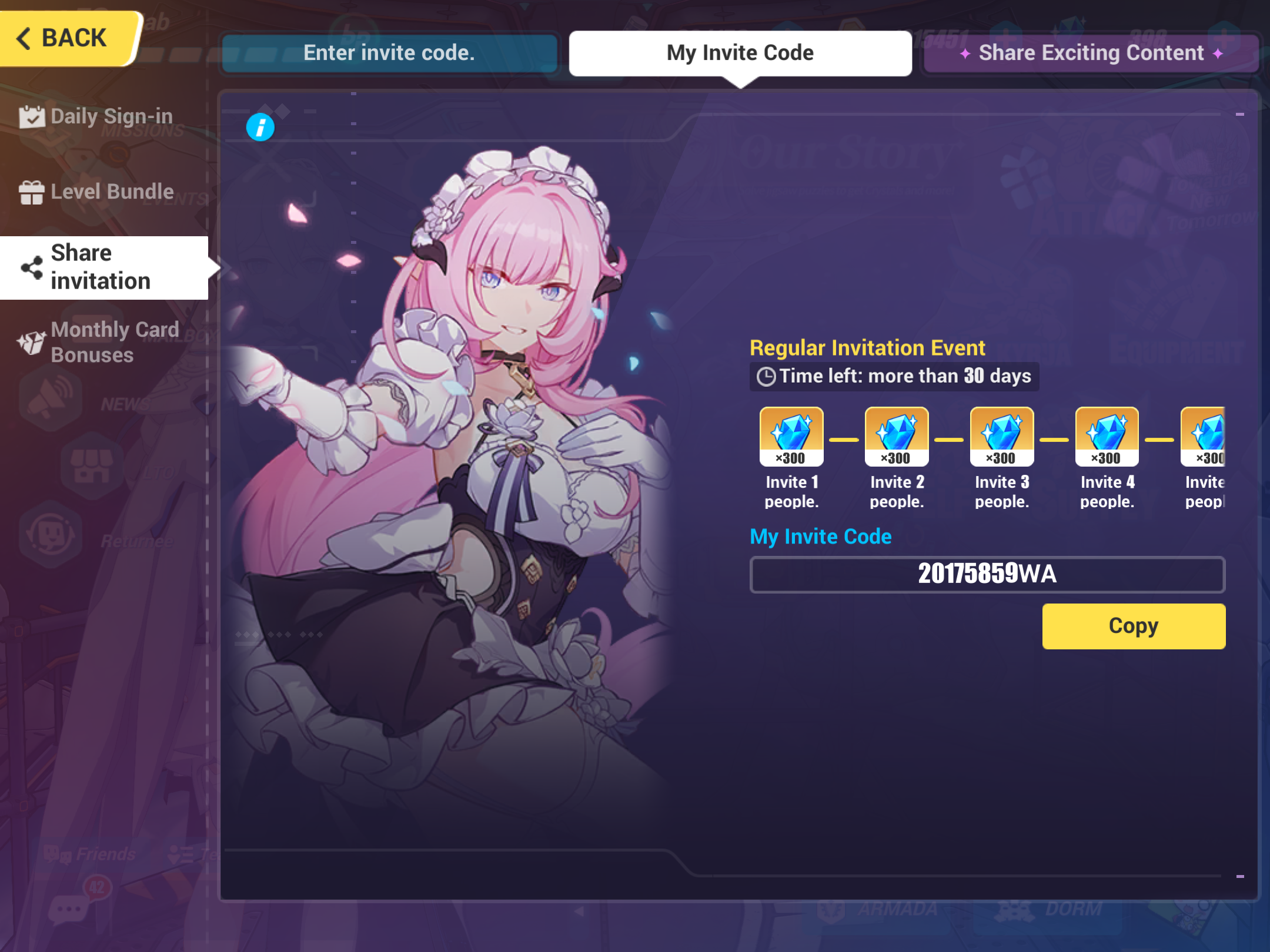Click the clock icon beside time remaining
This screenshot has height=952, width=1270.
767,376
